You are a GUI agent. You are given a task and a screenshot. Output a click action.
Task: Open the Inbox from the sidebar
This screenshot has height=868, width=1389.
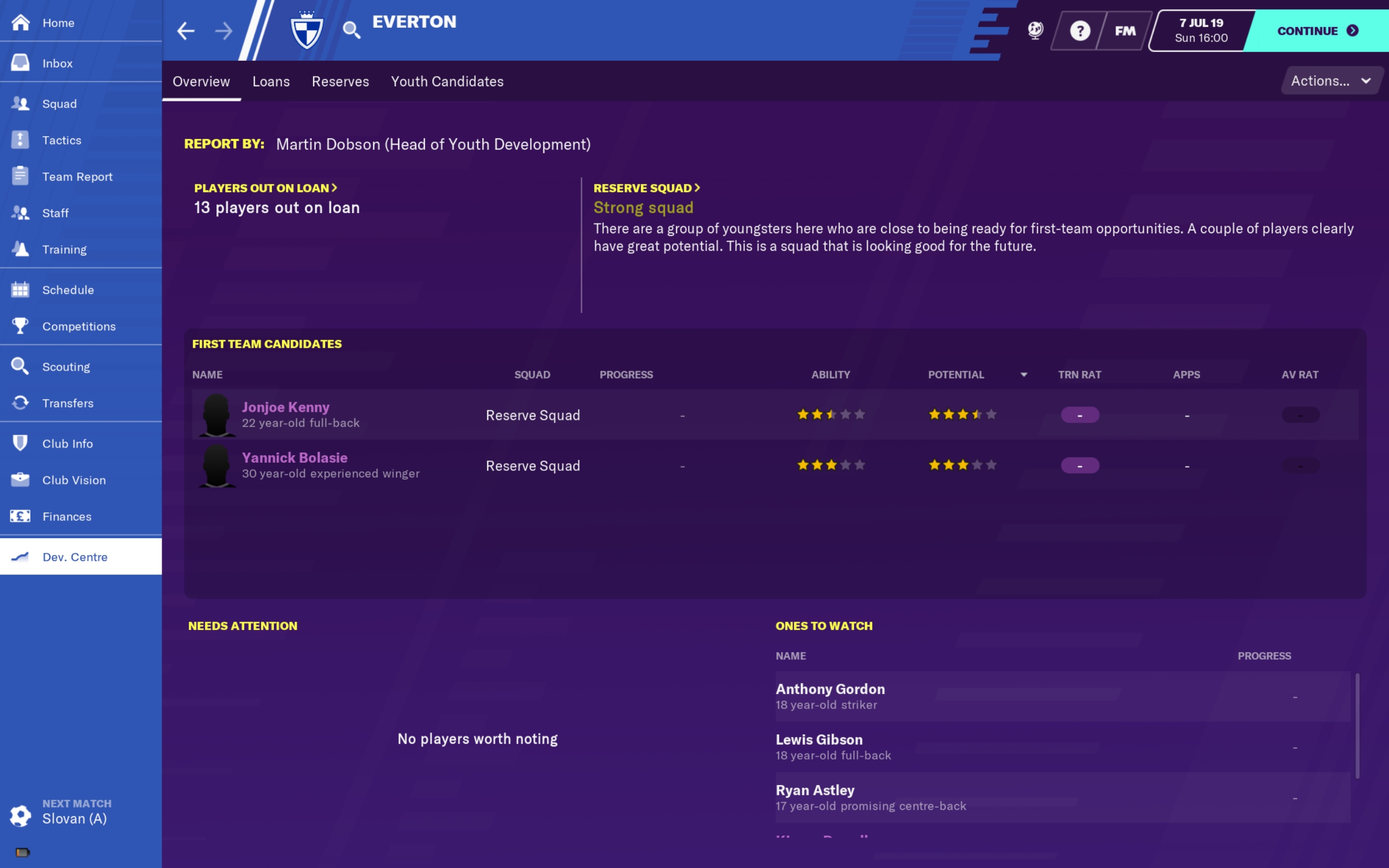(58, 63)
